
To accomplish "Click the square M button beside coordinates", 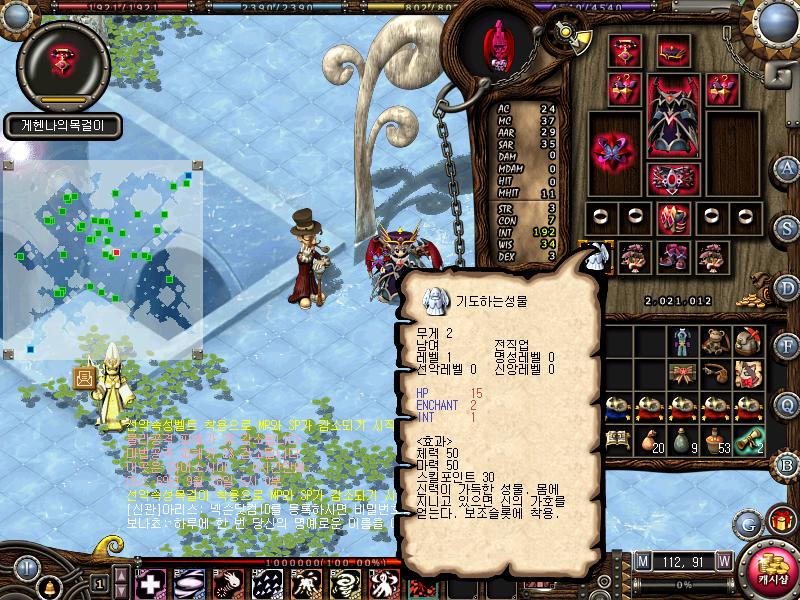I will tap(641, 560).
